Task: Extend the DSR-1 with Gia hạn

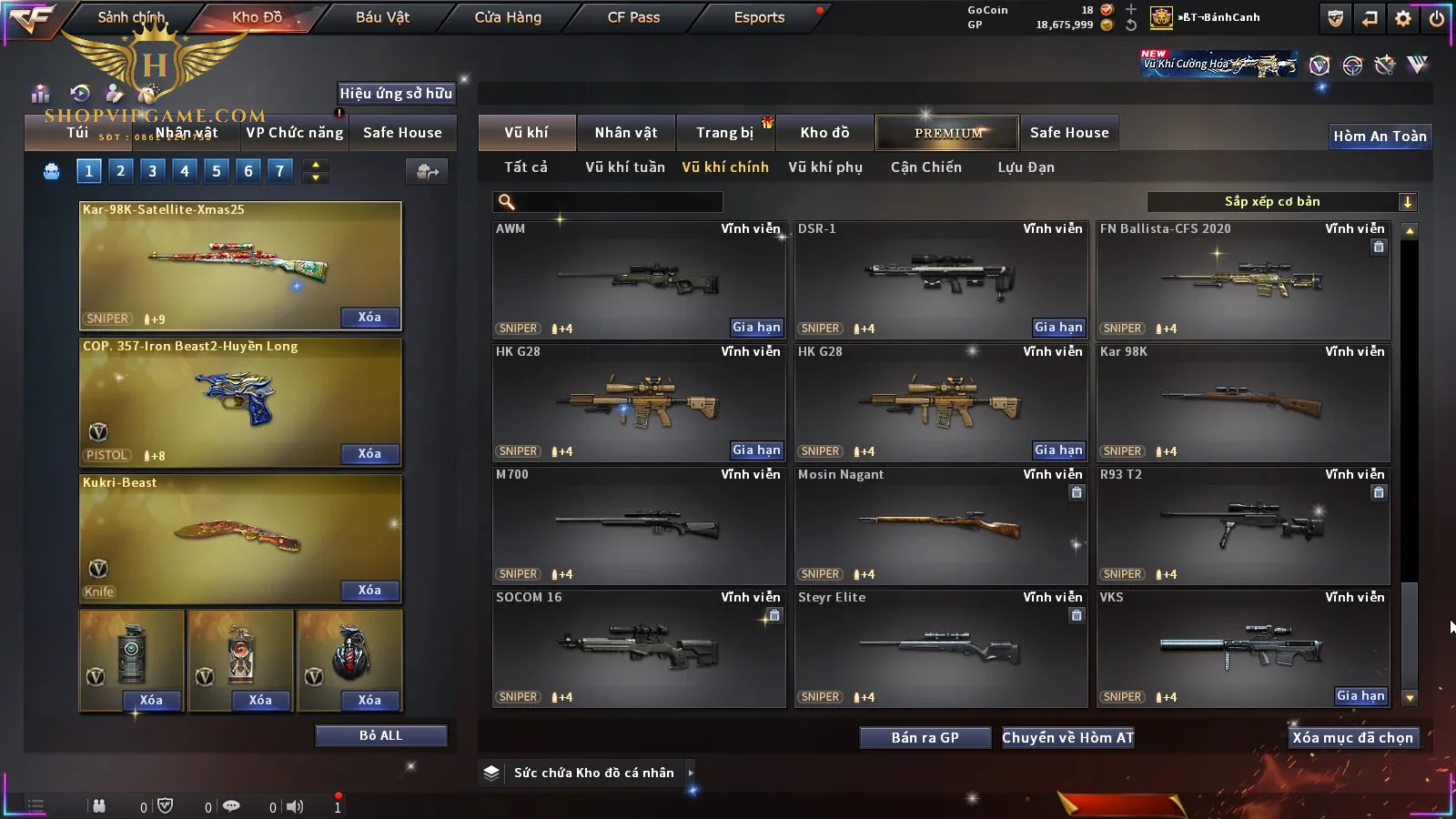Action: click(1058, 328)
